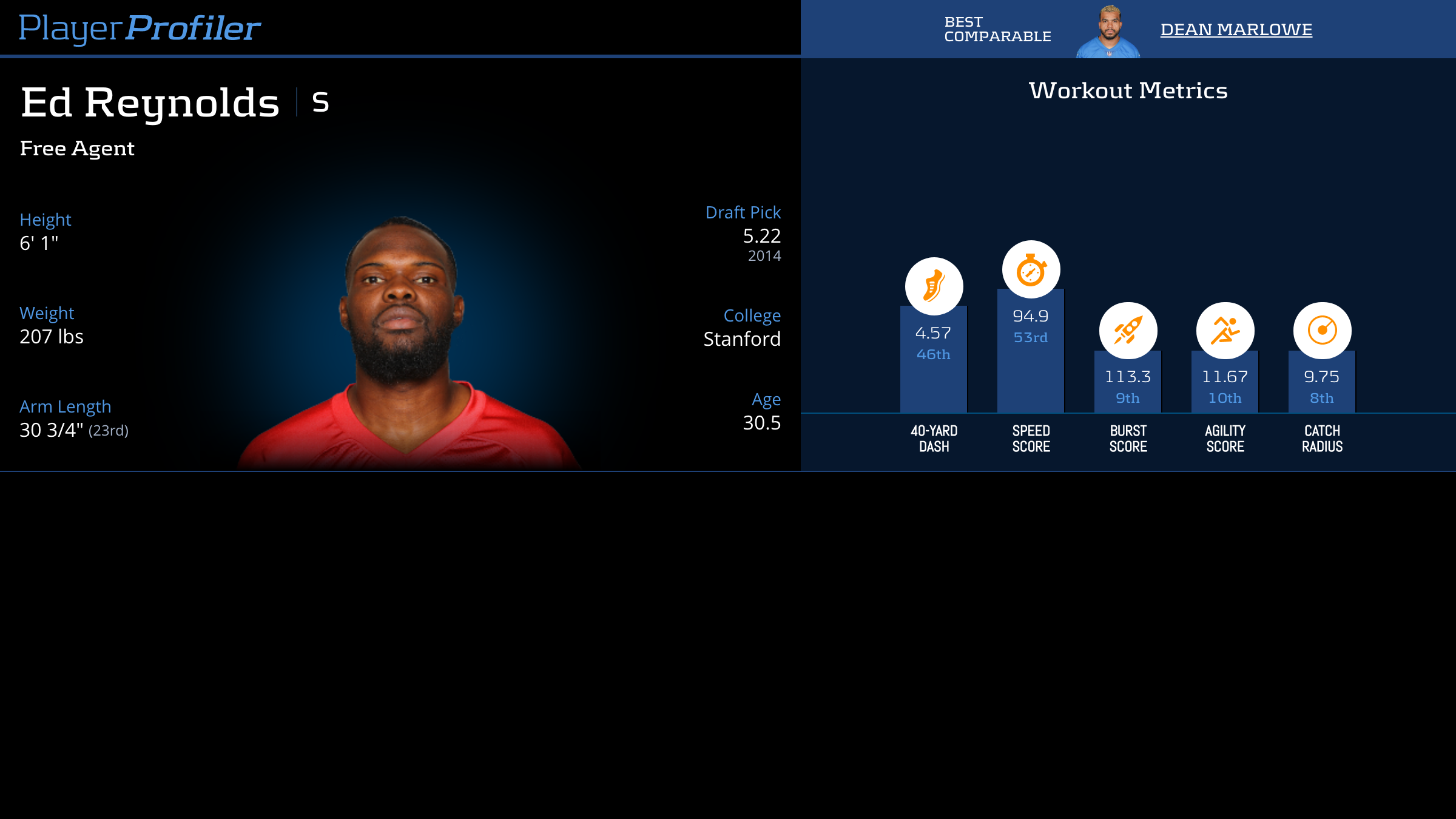
Task: Click the PlayerProfiler logo
Action: [x=140, y=29]
